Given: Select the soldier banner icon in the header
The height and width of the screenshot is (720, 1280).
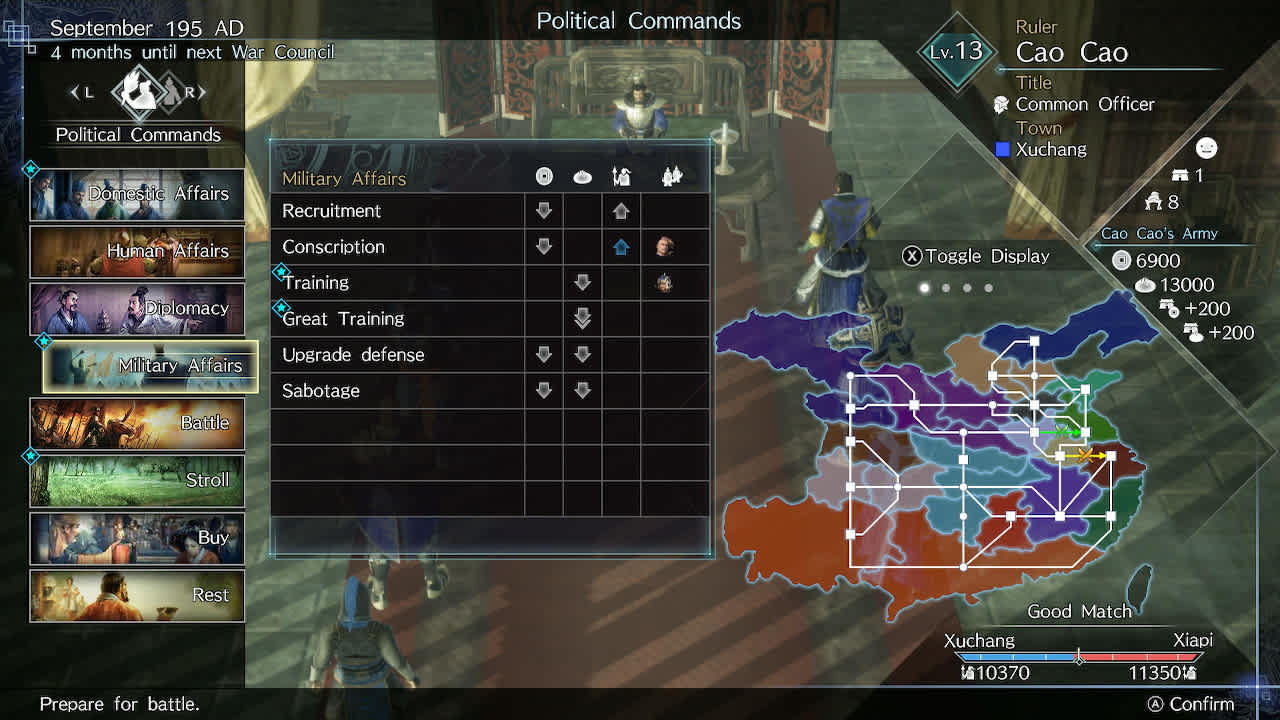Looking at the screenshot, I should pos(621,175).
